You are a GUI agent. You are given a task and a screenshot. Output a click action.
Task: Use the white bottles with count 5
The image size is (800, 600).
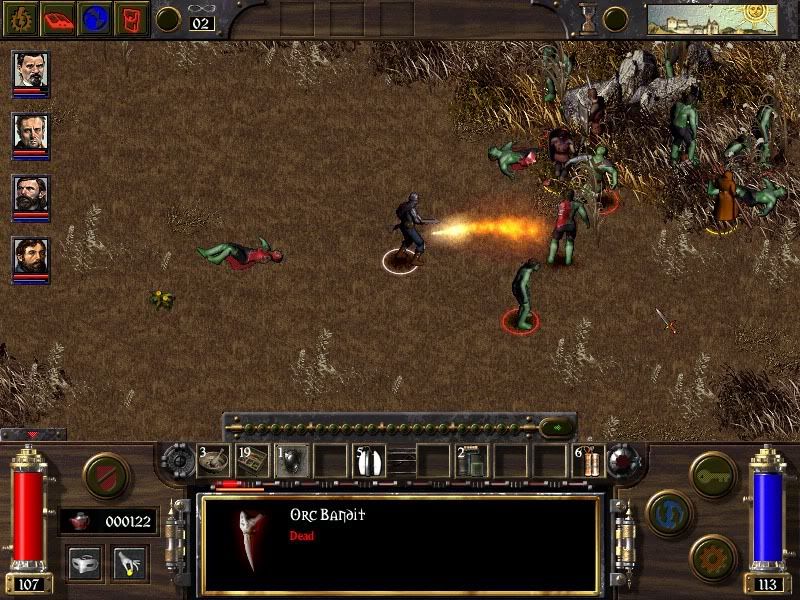pyautogui.click(x=370, y=461)
